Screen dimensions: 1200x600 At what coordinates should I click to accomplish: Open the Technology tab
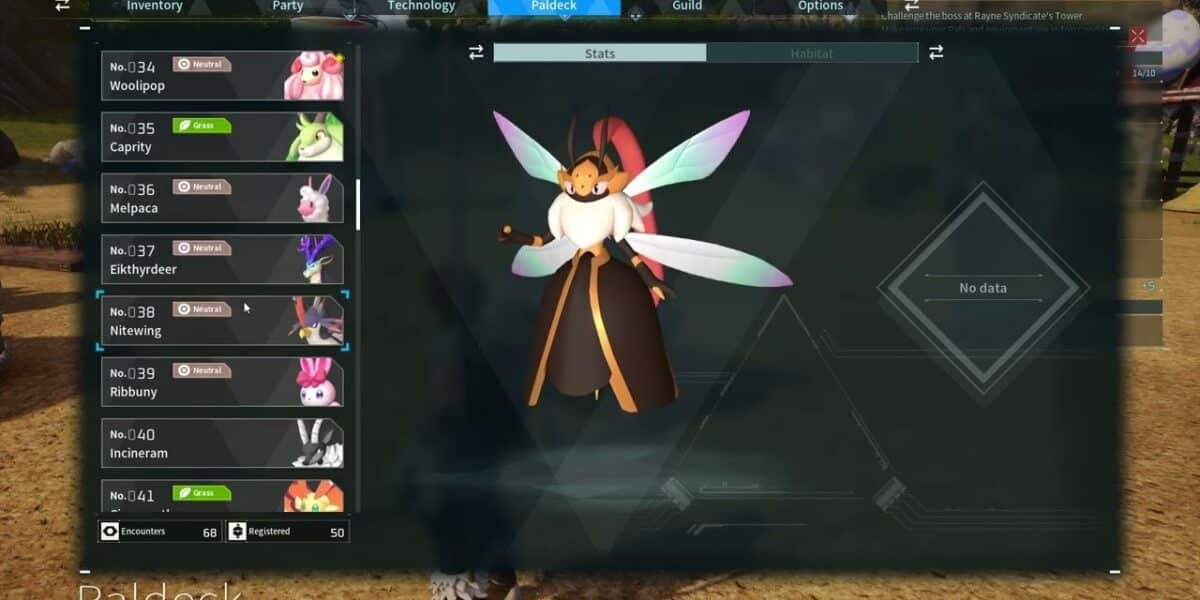click(421, 6)
